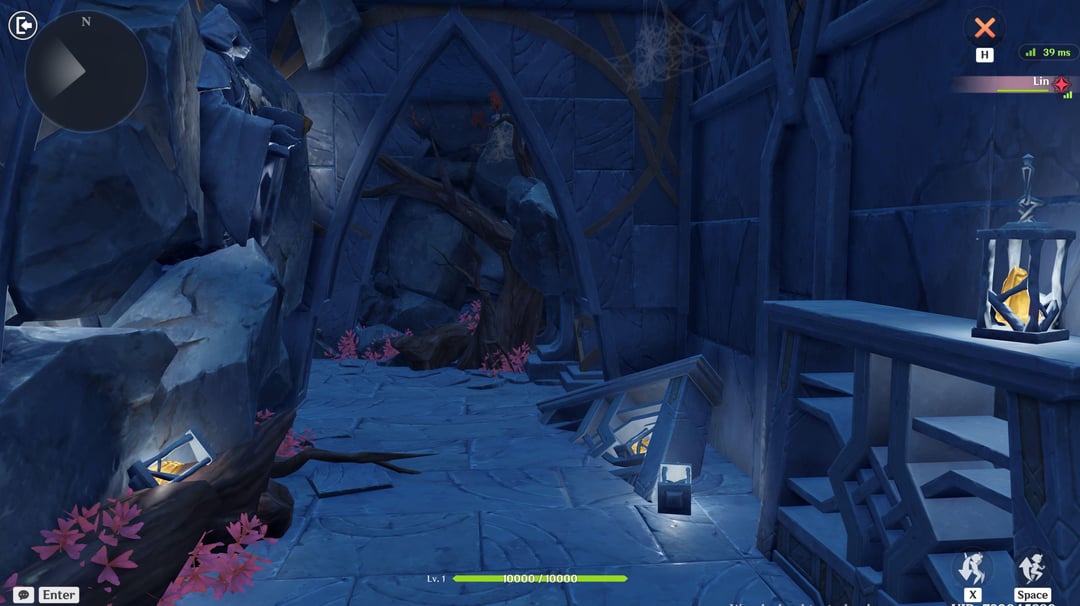Screen dimensions: 1080x606
Task: Open the circular minimap
Action: [x=86, y=71]
